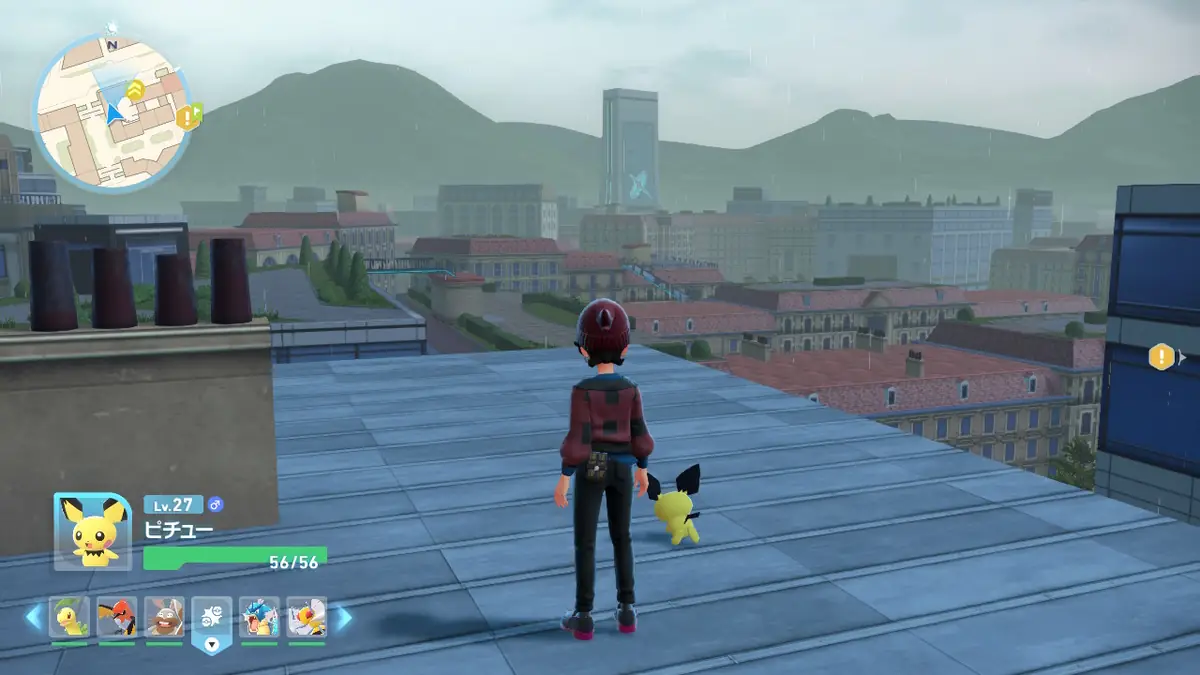Select the Bayleef party slot
1200x675 pixels.
(69, 617)
